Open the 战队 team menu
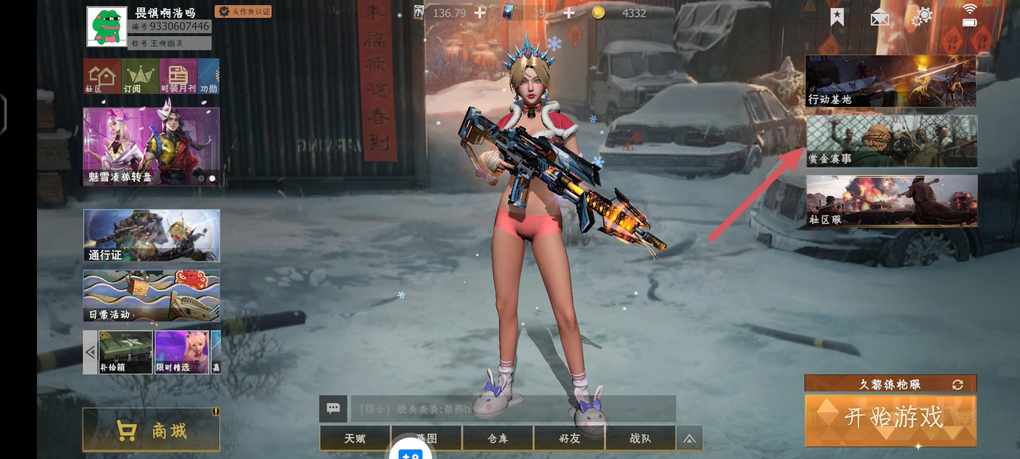 point(640,438)
